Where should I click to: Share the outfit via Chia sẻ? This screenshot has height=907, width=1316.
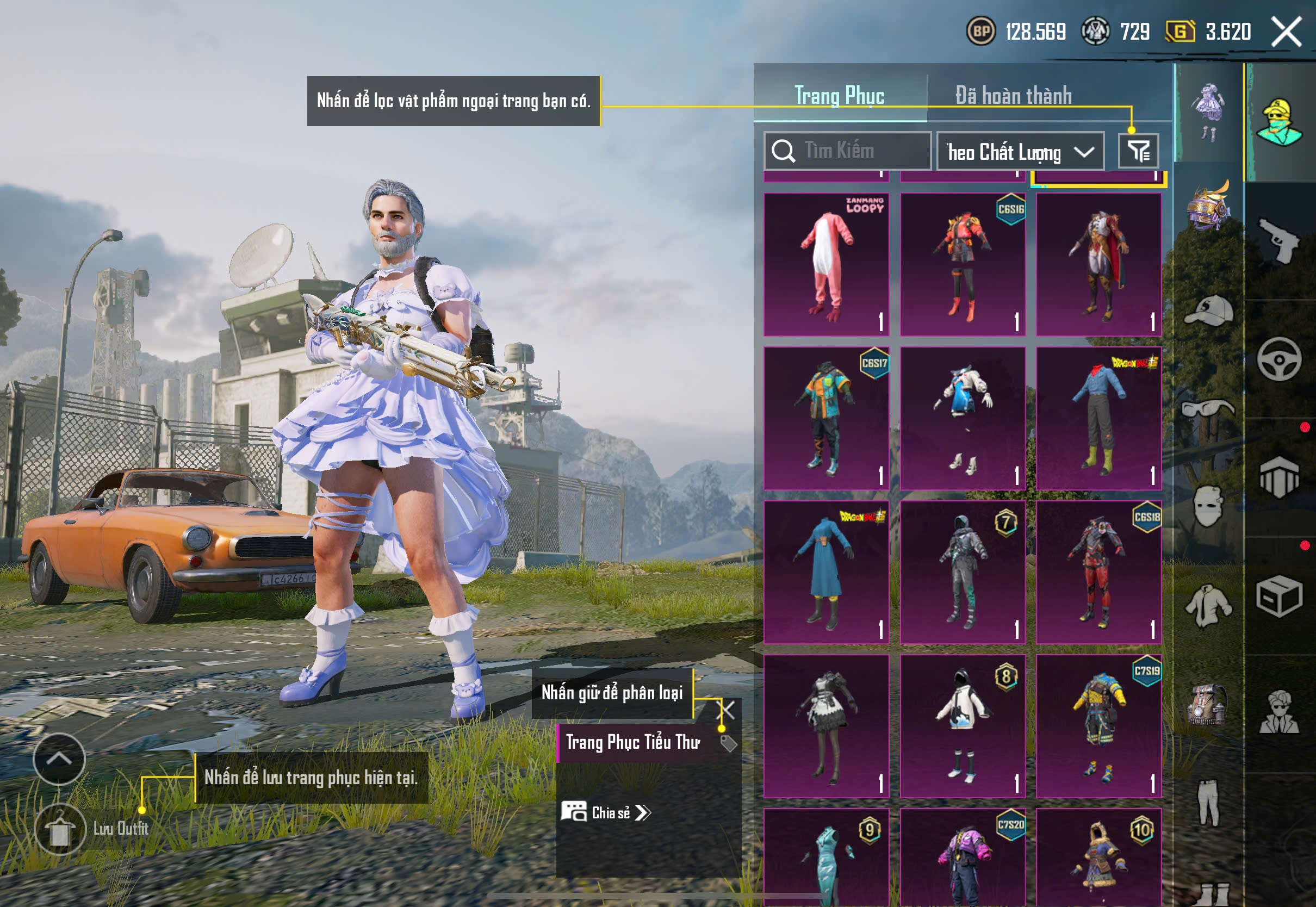(x=606, y=813)
